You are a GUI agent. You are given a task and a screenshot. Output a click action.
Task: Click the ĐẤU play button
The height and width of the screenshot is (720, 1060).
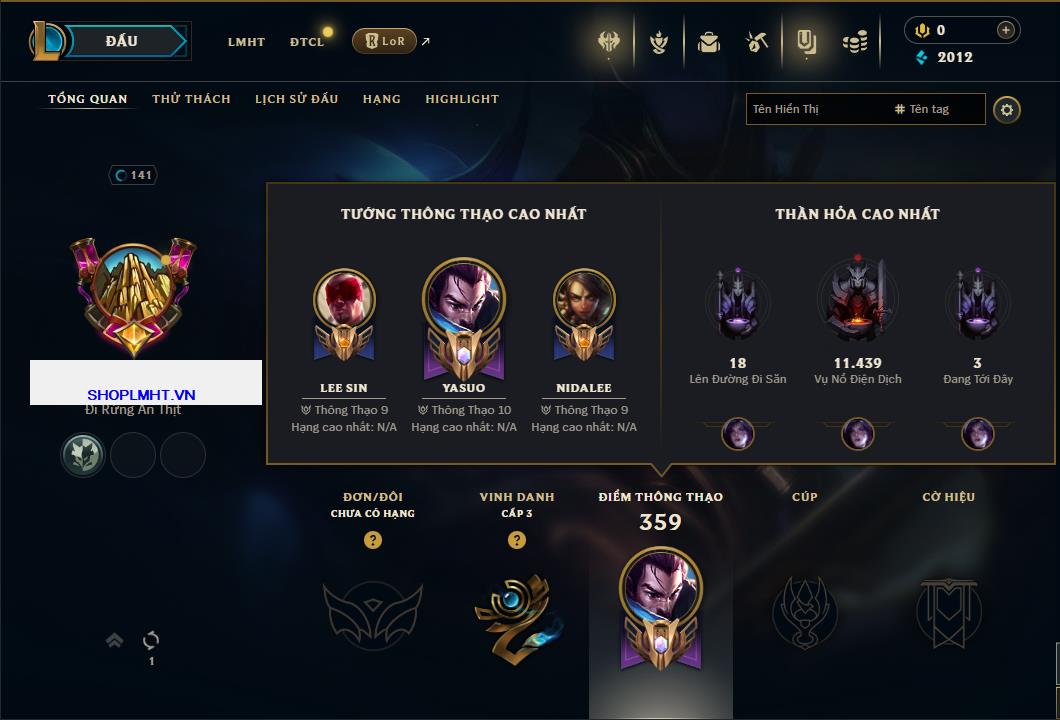[122, 41]
